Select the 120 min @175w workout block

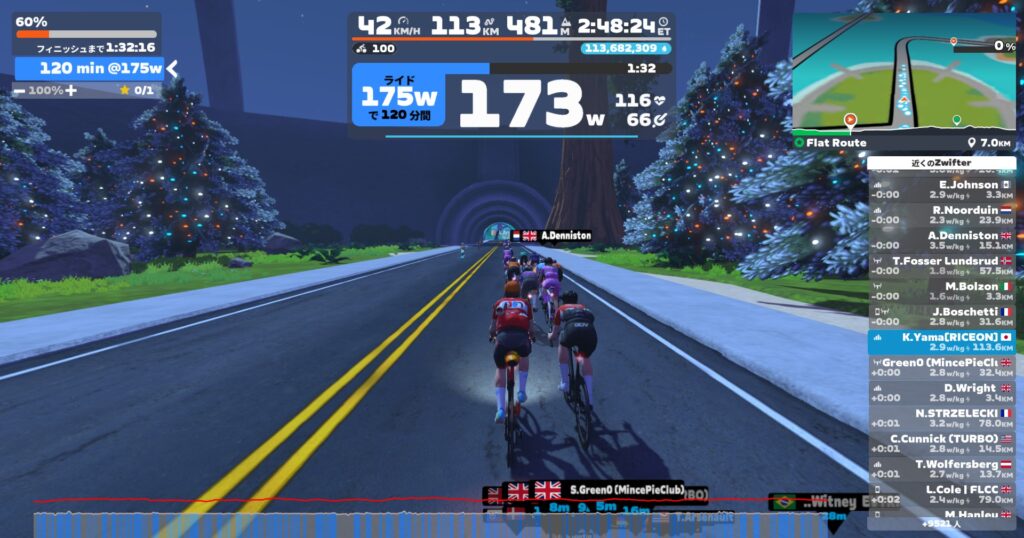88,68
